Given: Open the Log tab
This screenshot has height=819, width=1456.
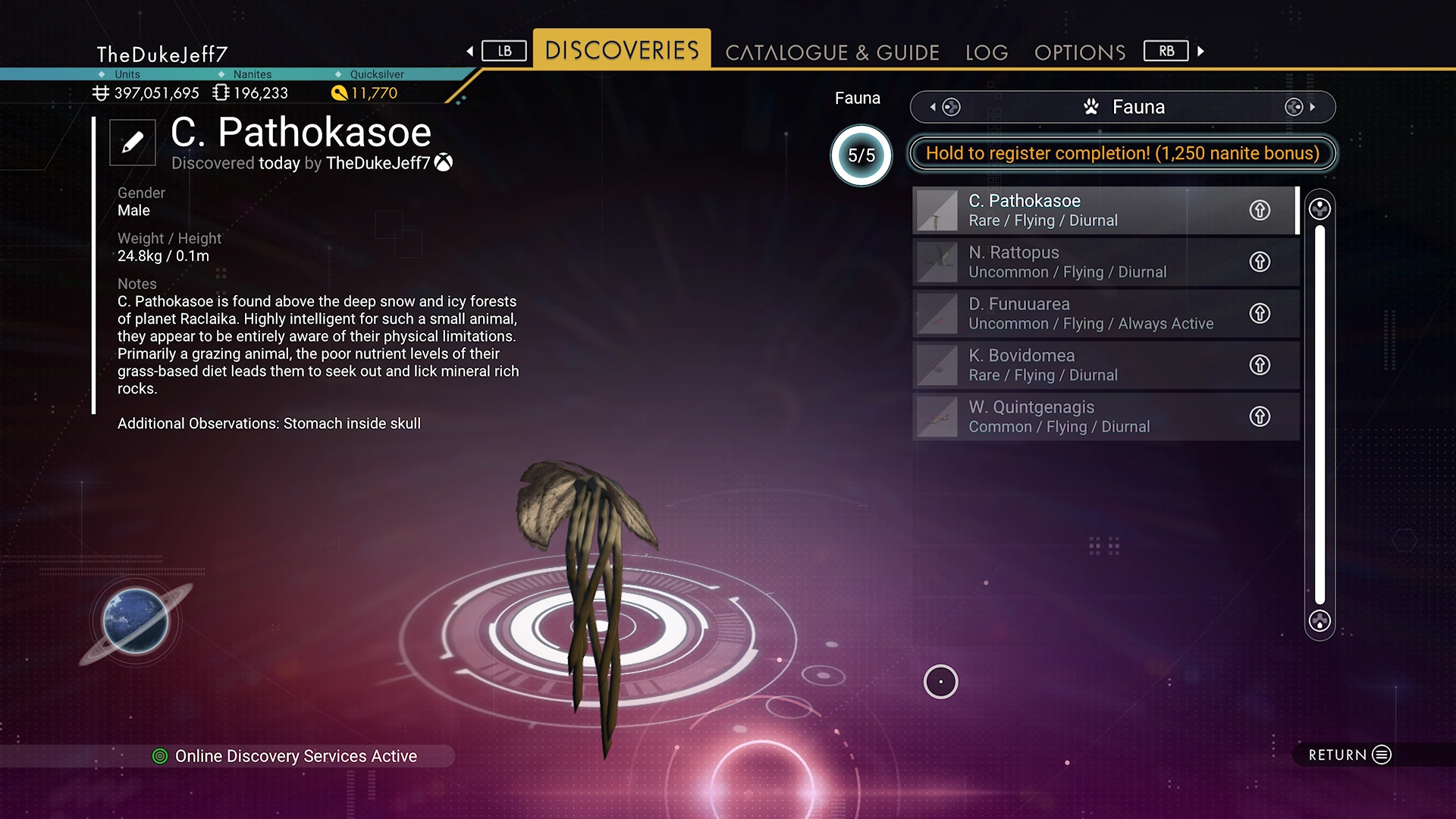Looking at the screenshot, I should (x=987, y=52).
